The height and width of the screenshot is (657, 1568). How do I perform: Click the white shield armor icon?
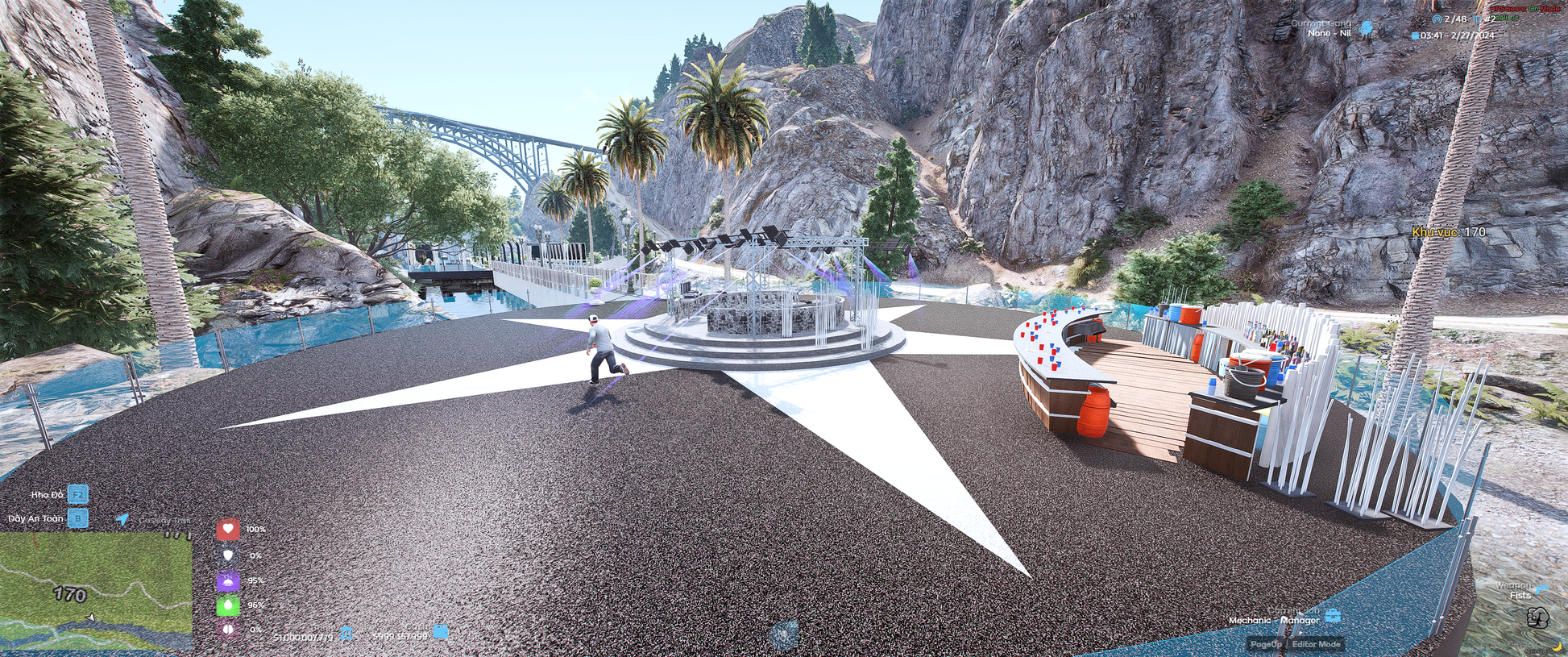click(228, 555)
